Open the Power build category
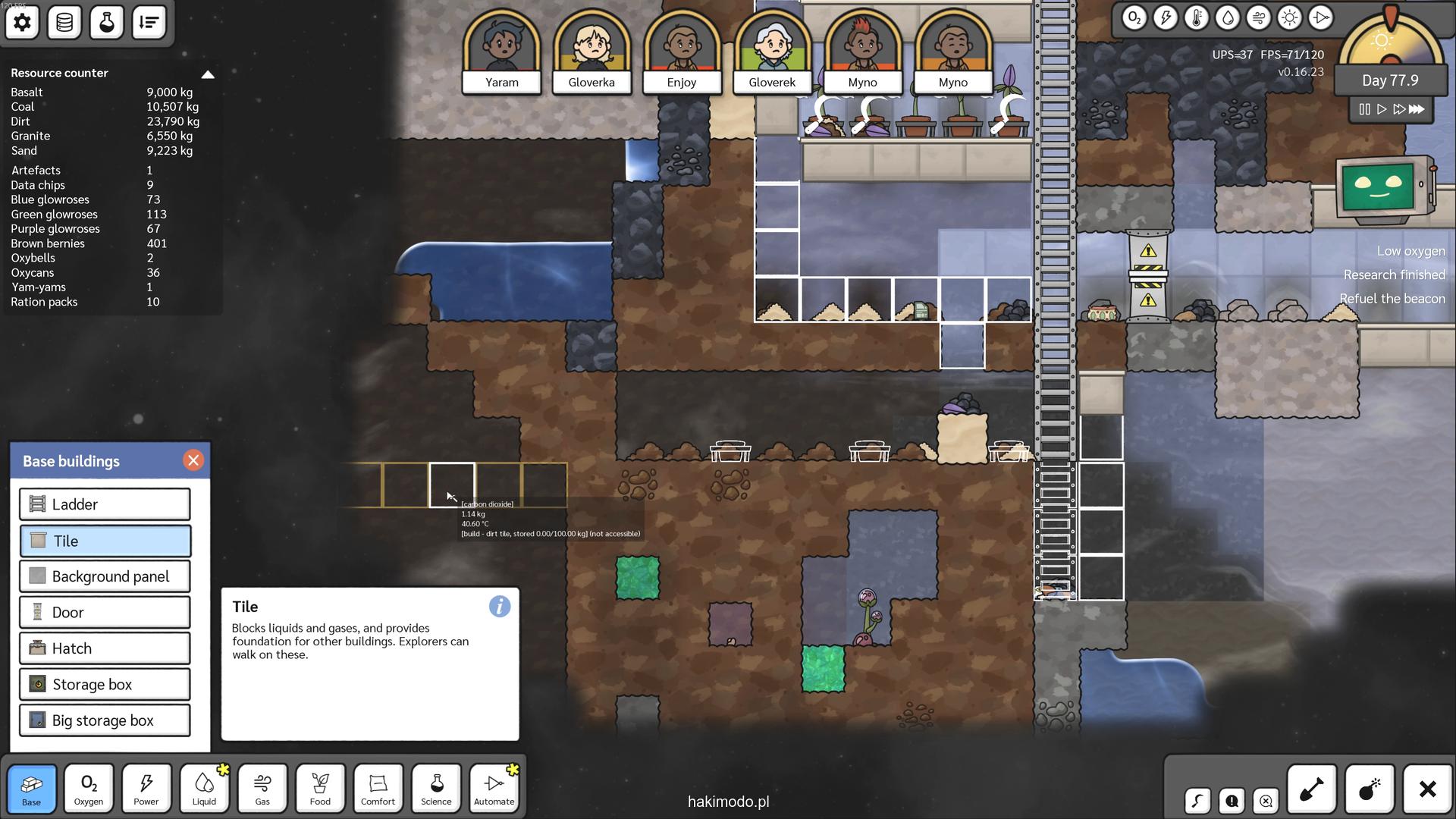This screenshot has width=1456, height=819. [x=146, y=789]
